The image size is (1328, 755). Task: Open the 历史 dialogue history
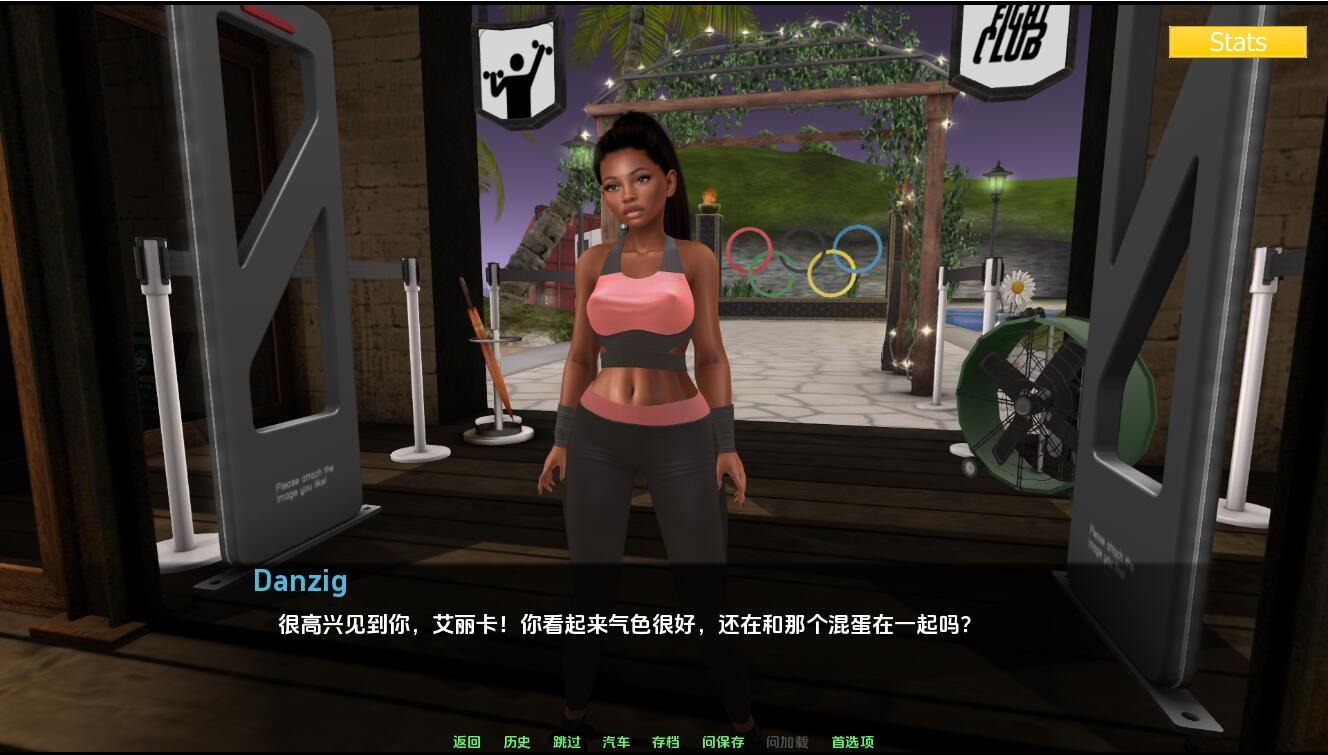[x=516, y=742]
